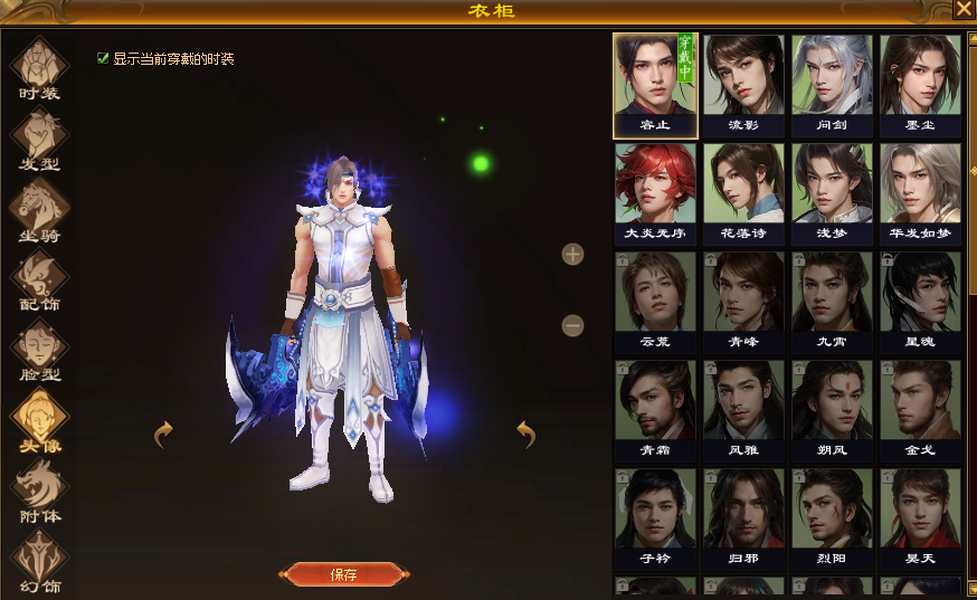
Task: Select the 墨尘 portrait
Action: [919, 84]
